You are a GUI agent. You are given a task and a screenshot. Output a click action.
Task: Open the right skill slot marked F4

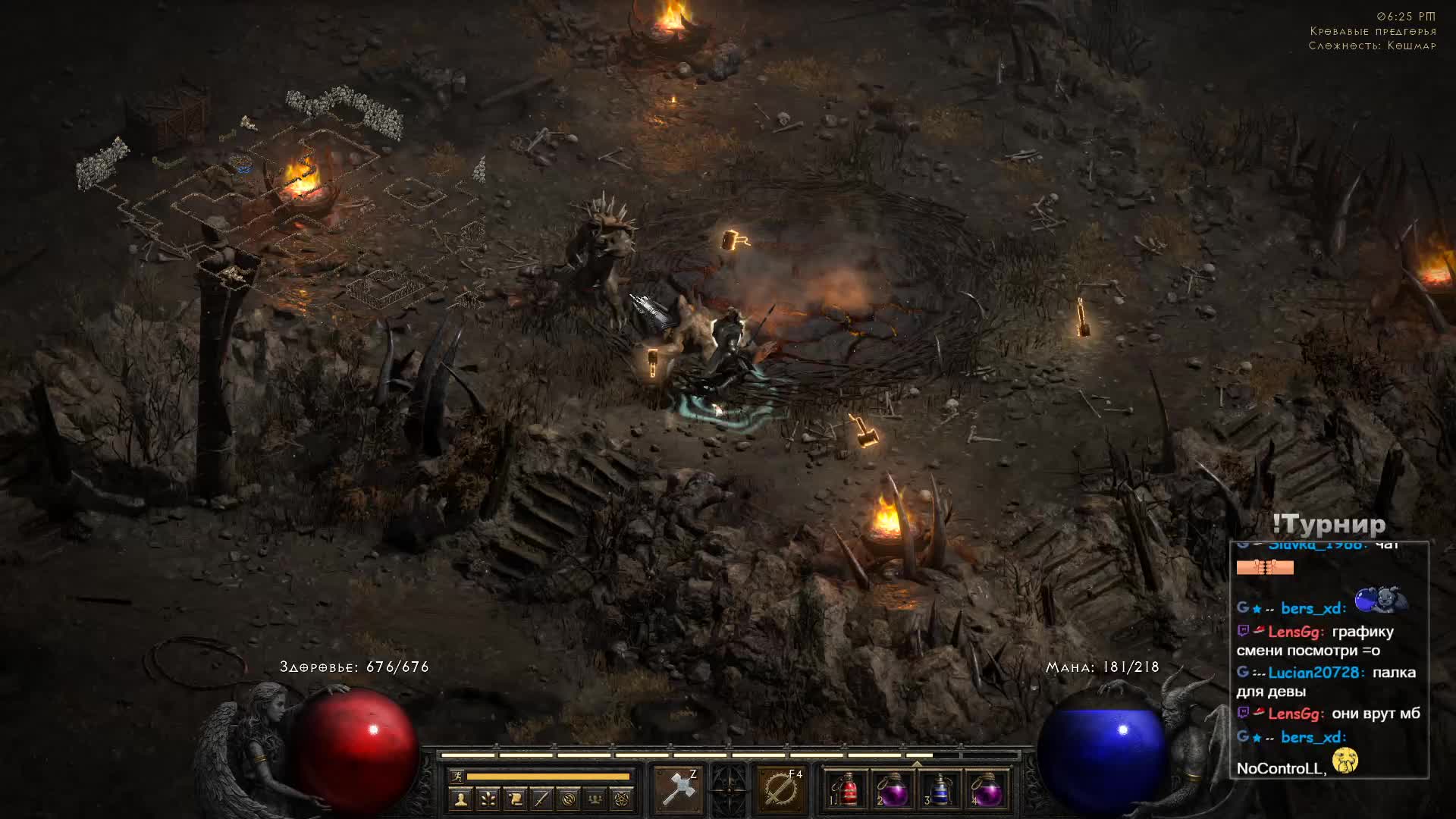coord(781,789)
